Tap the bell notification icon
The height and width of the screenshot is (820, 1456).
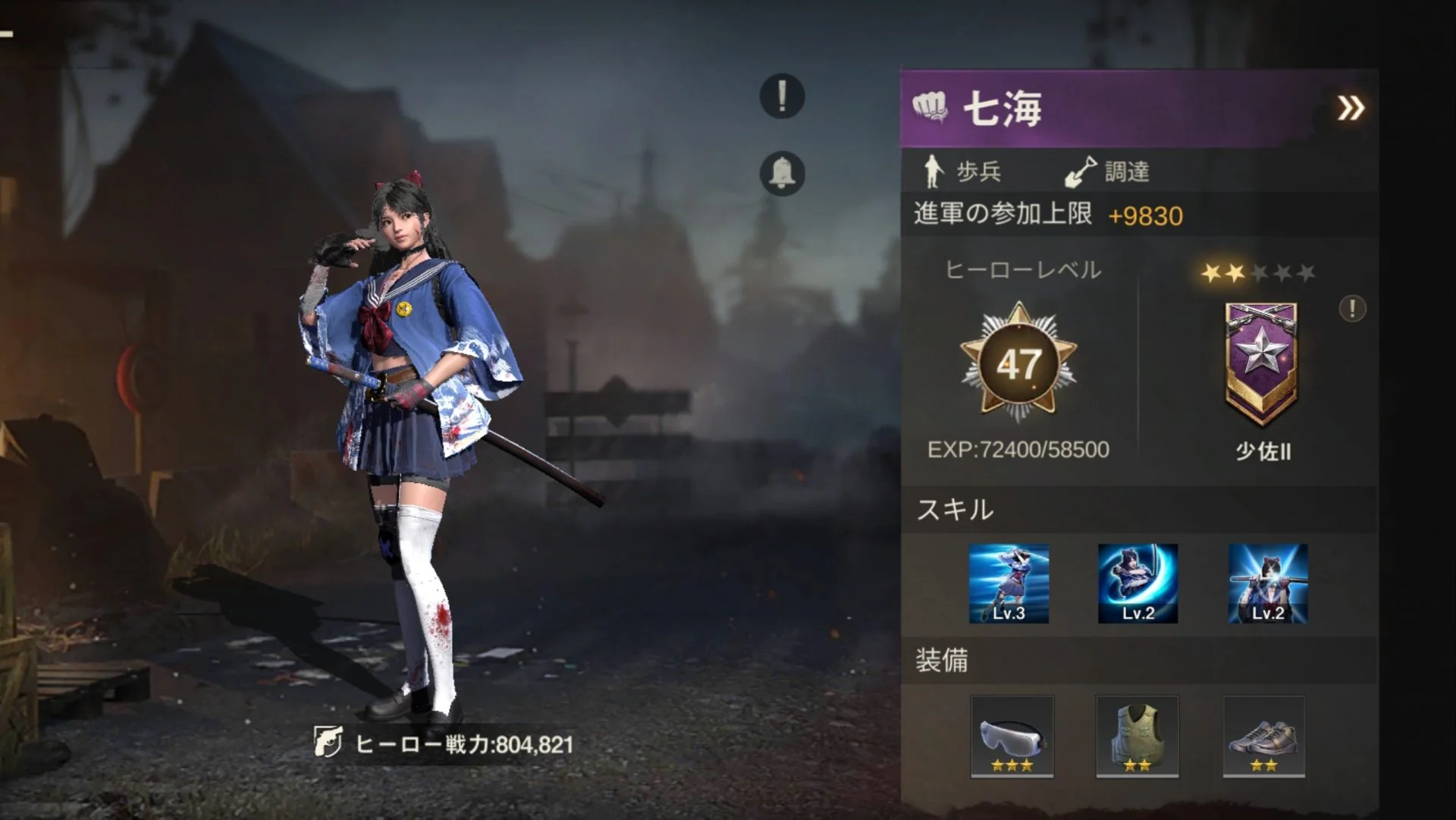point(782,173)
